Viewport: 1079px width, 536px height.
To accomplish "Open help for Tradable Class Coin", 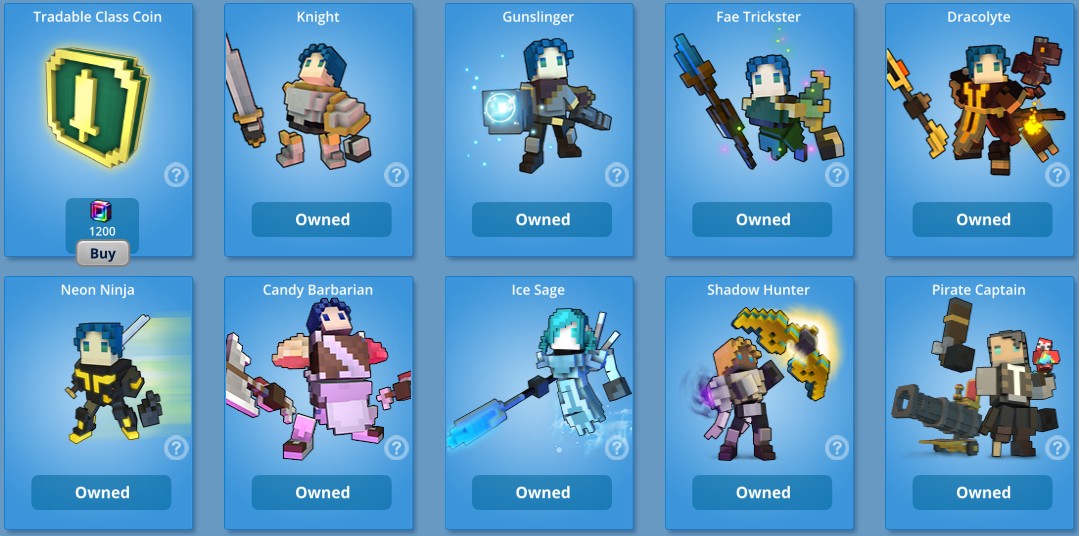I will pyautogui.click(x=176, y=175).
